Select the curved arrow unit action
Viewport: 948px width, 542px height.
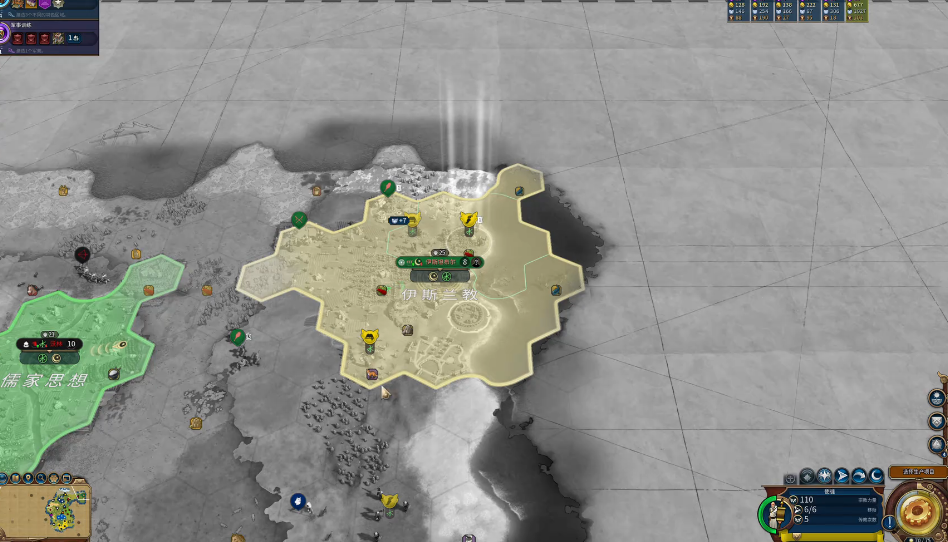[858, 476]
